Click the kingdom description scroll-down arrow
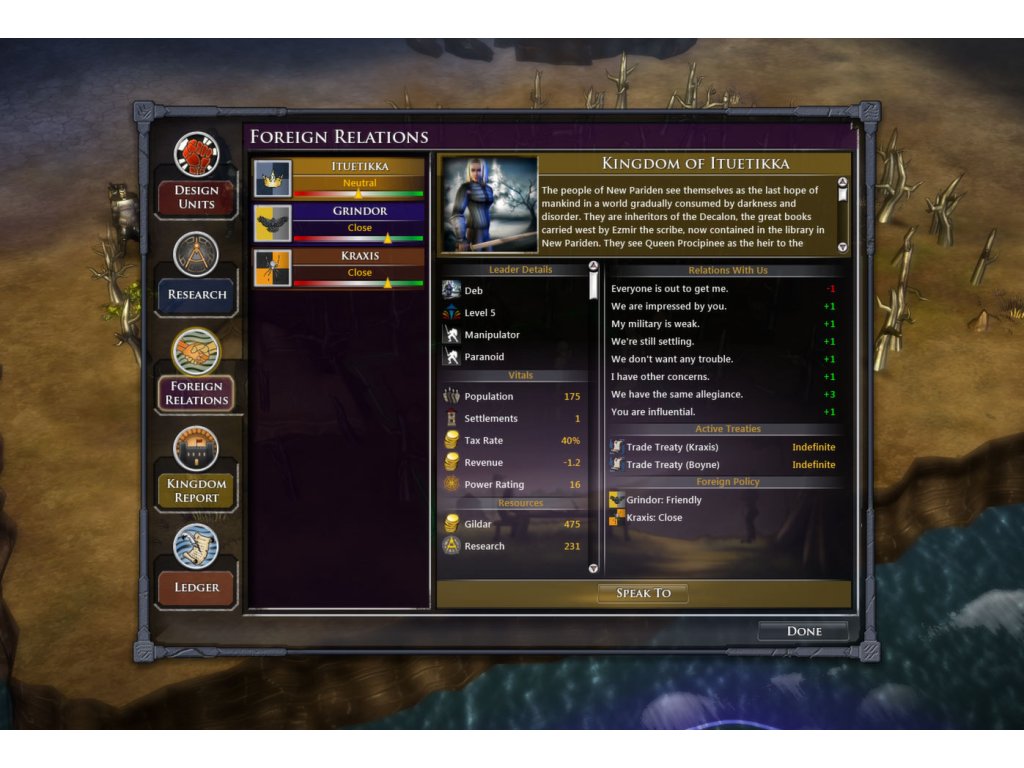1024x768 pixels. [x=842, y=247]
